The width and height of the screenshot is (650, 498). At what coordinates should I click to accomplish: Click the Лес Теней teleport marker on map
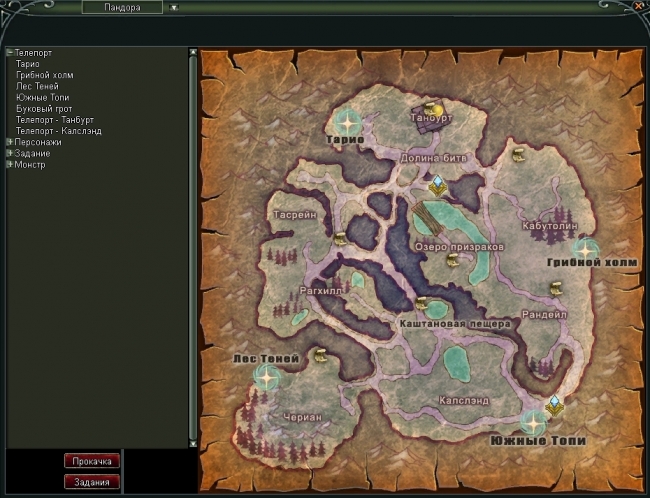pyautogui.click(x=266, y=376)
